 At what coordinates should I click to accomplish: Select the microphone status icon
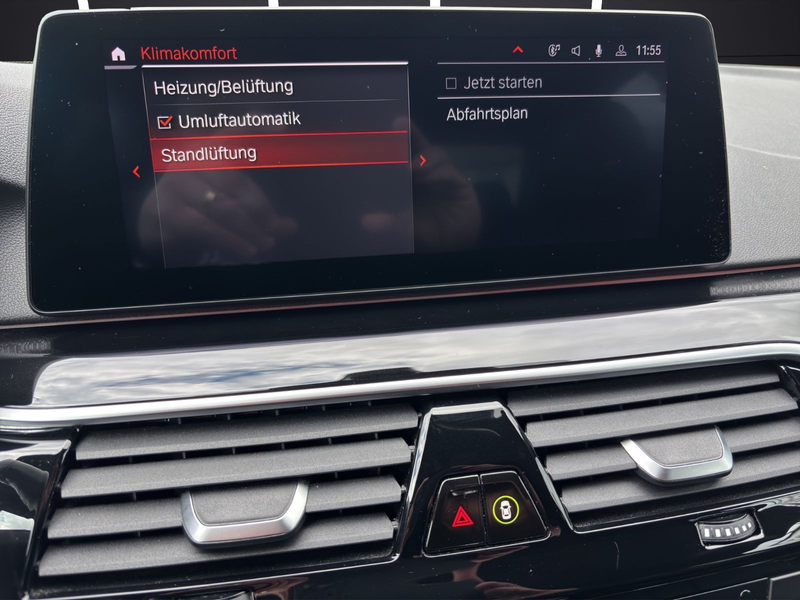click(x=599, y=50)
